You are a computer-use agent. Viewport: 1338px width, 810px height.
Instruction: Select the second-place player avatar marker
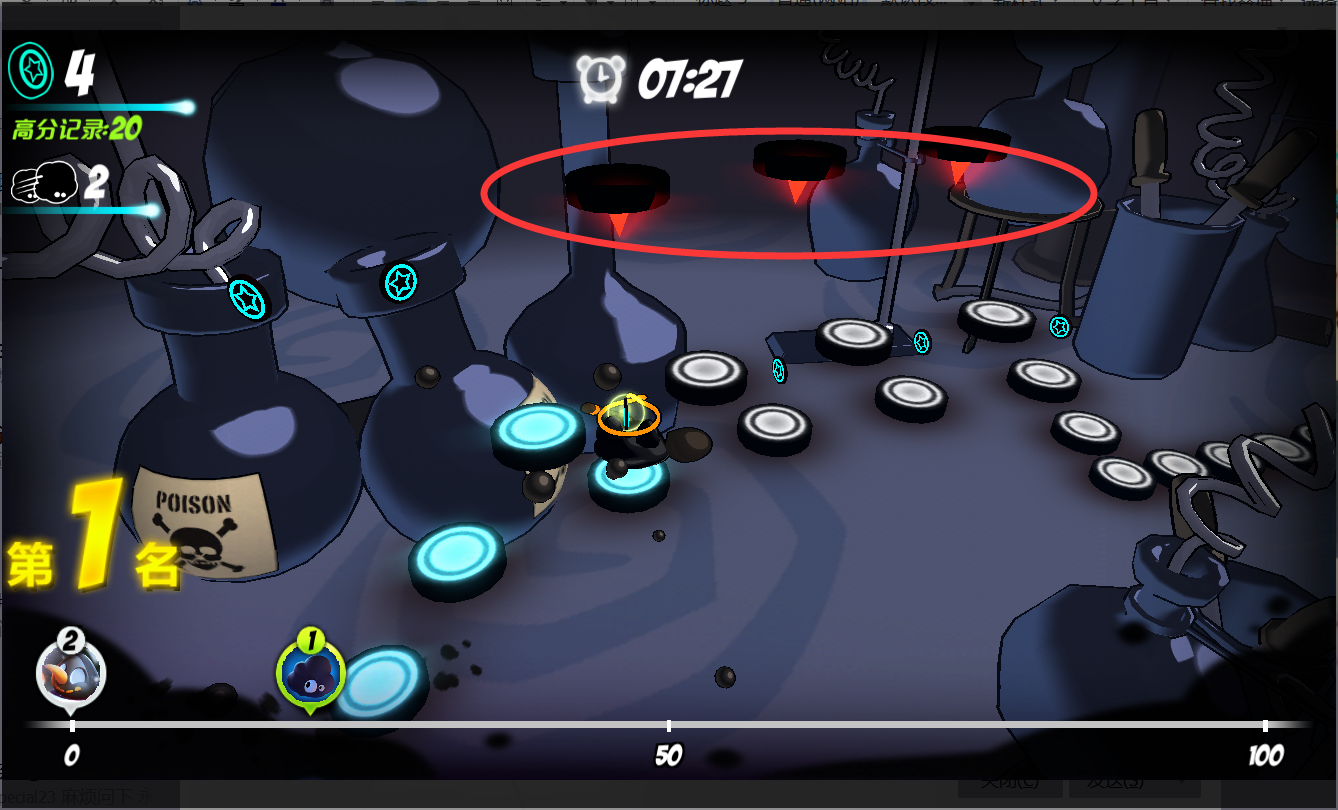(x=71, y=671)
